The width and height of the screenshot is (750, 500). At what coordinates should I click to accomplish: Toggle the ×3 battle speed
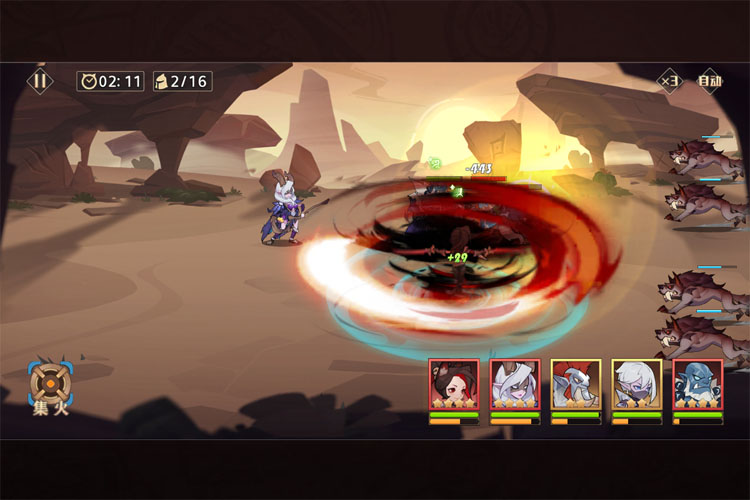(669, 80)
